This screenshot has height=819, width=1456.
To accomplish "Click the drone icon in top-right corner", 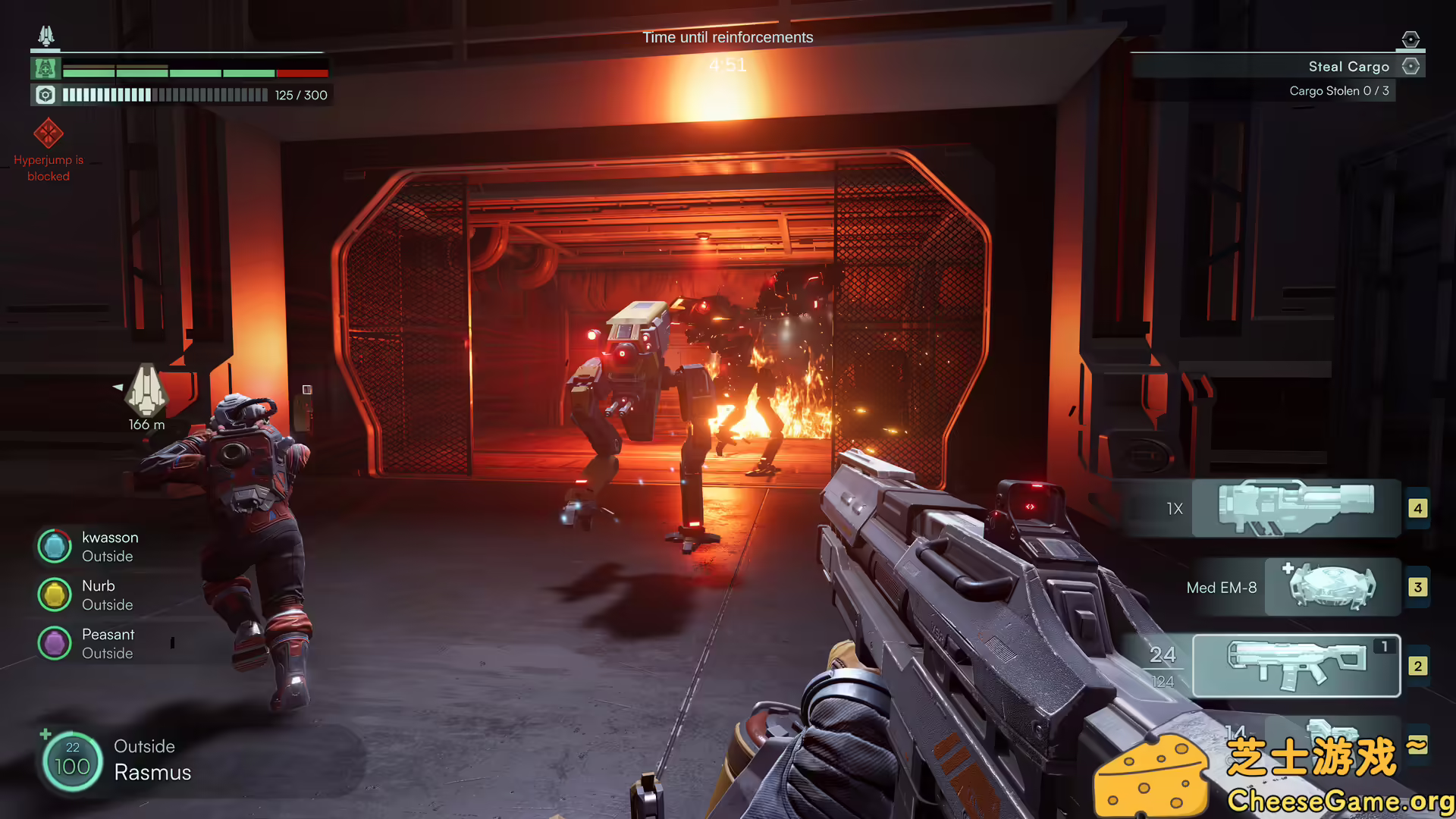I will pyautogui.click(x=1410, y=38).
